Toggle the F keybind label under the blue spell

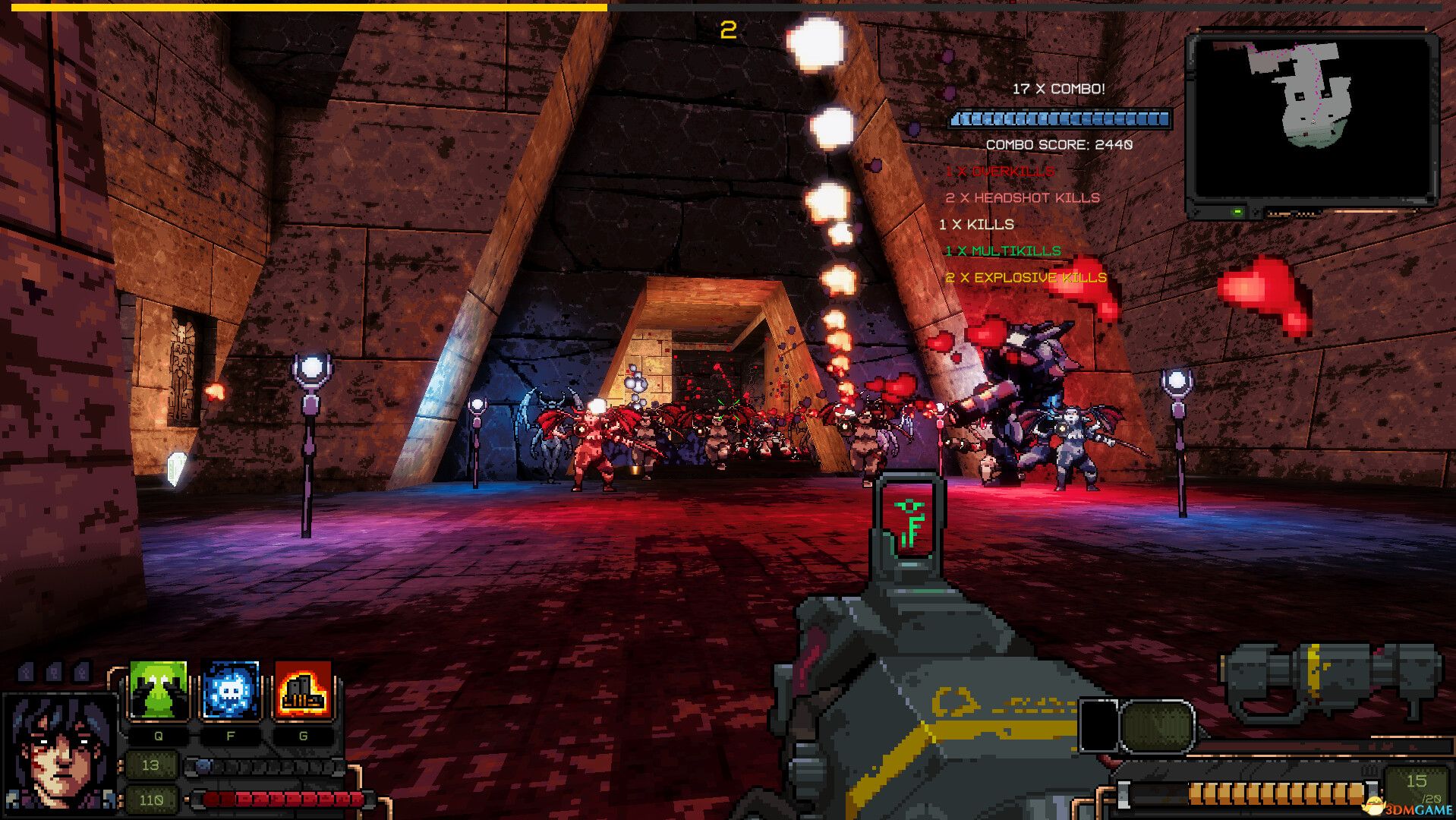pyautogui.click(x=232, y=735)
